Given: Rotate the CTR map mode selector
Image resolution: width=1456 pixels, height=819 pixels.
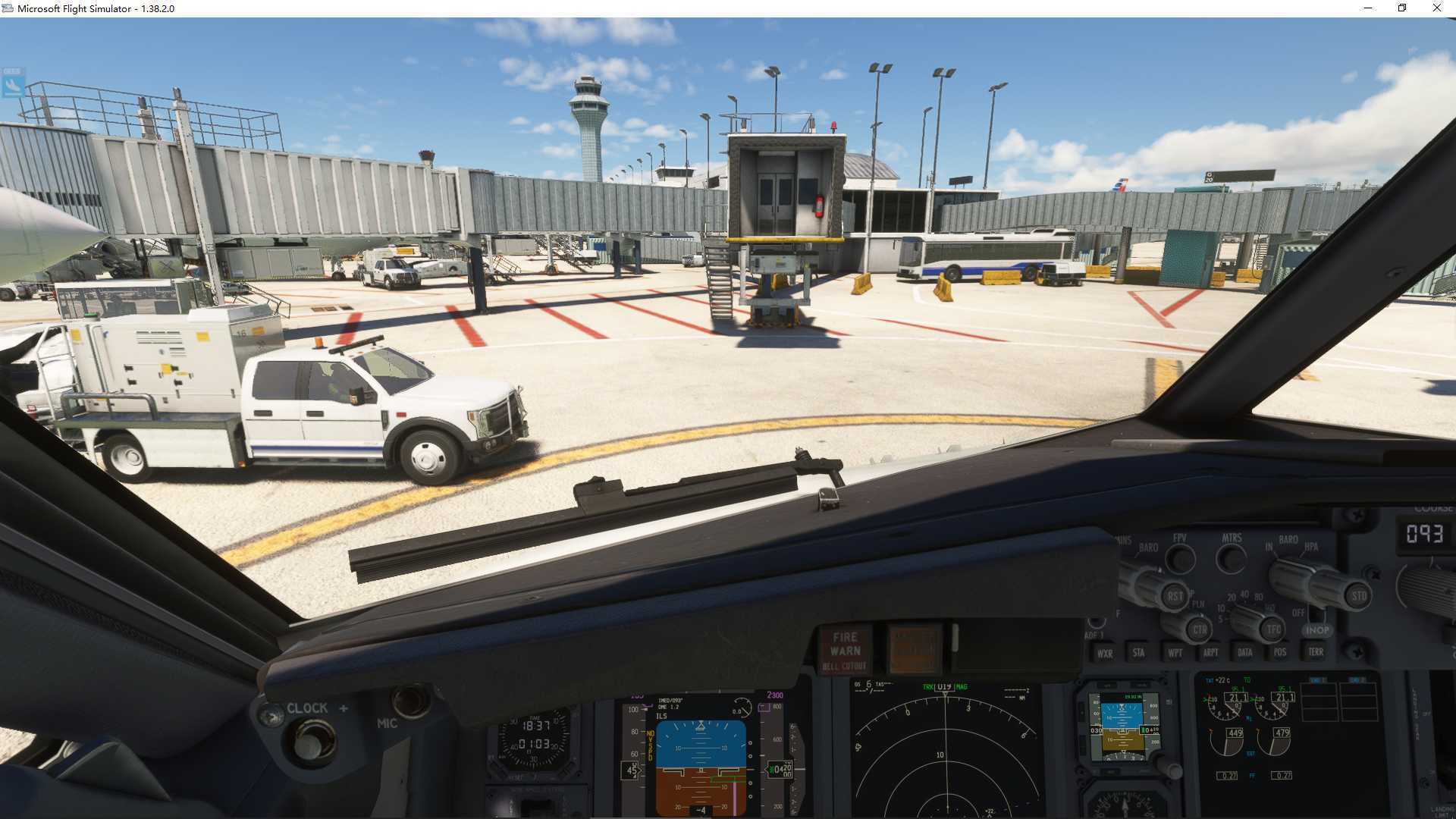Looking at the screenshot, I should [x=1200, y=629].
